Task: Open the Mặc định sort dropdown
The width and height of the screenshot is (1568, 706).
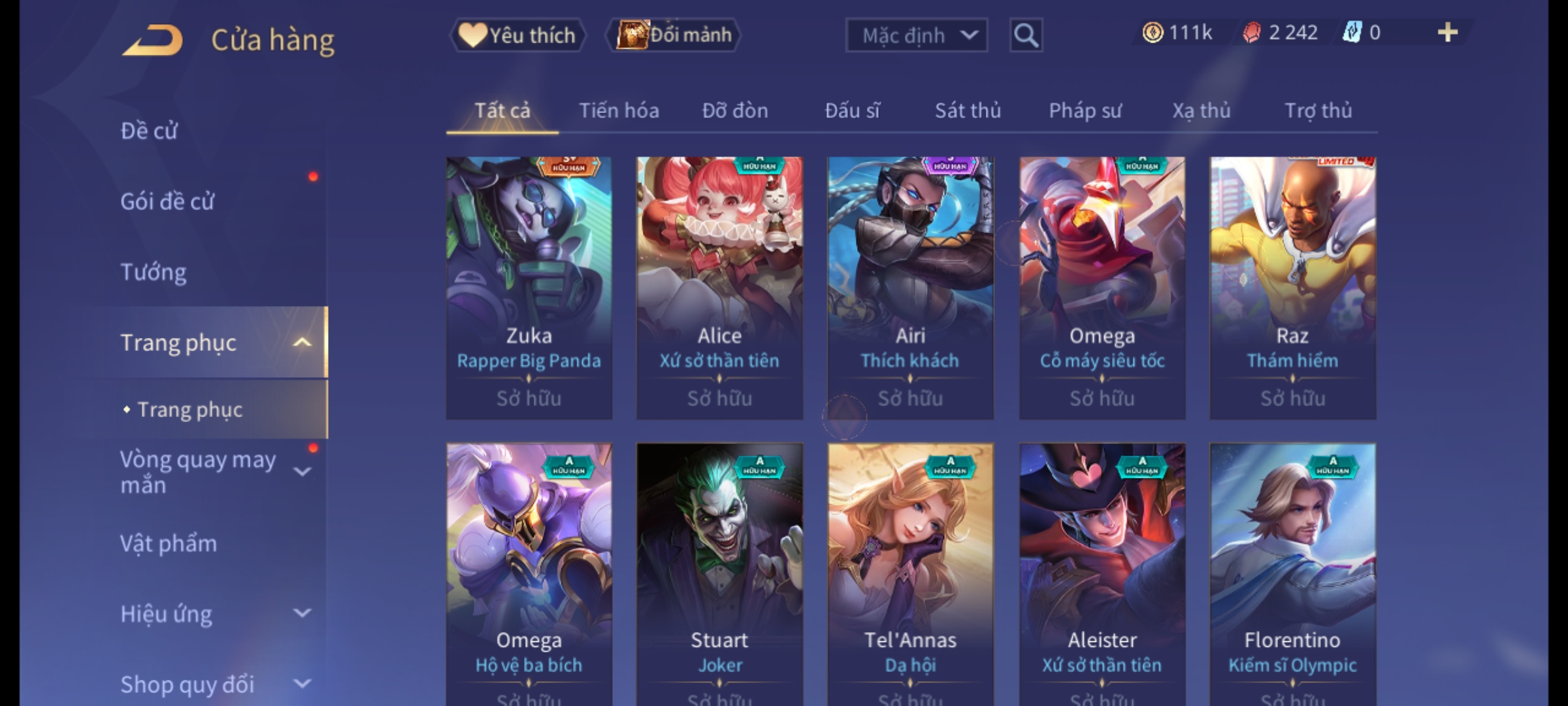Action: (916, 35)
